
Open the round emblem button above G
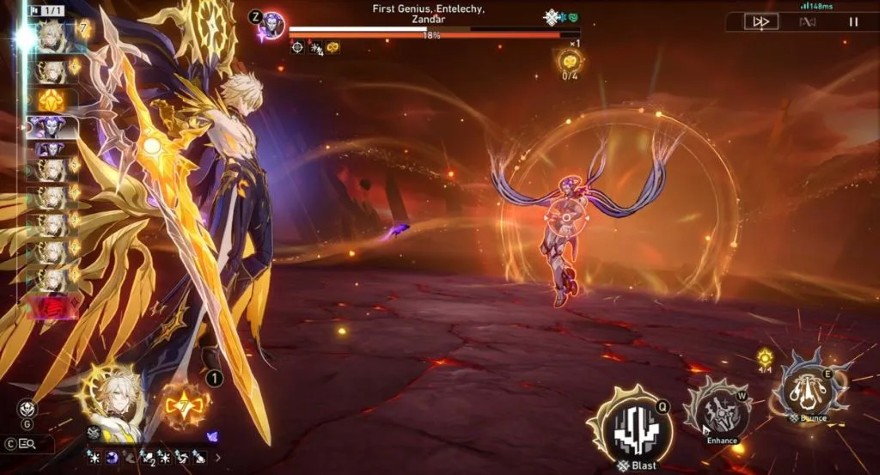27,407
